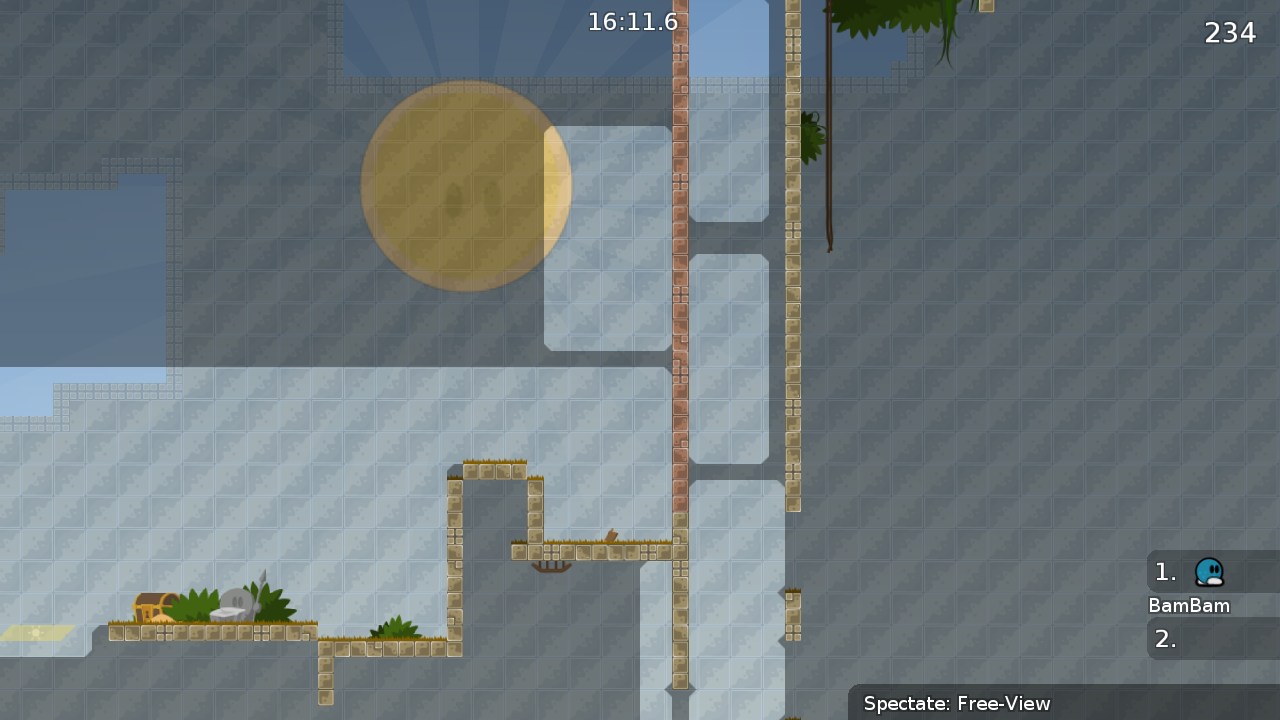This screenshot has width=1280, height=720.
Task: Select the number 2 ranking slot
Action: tap(1165, 638)
